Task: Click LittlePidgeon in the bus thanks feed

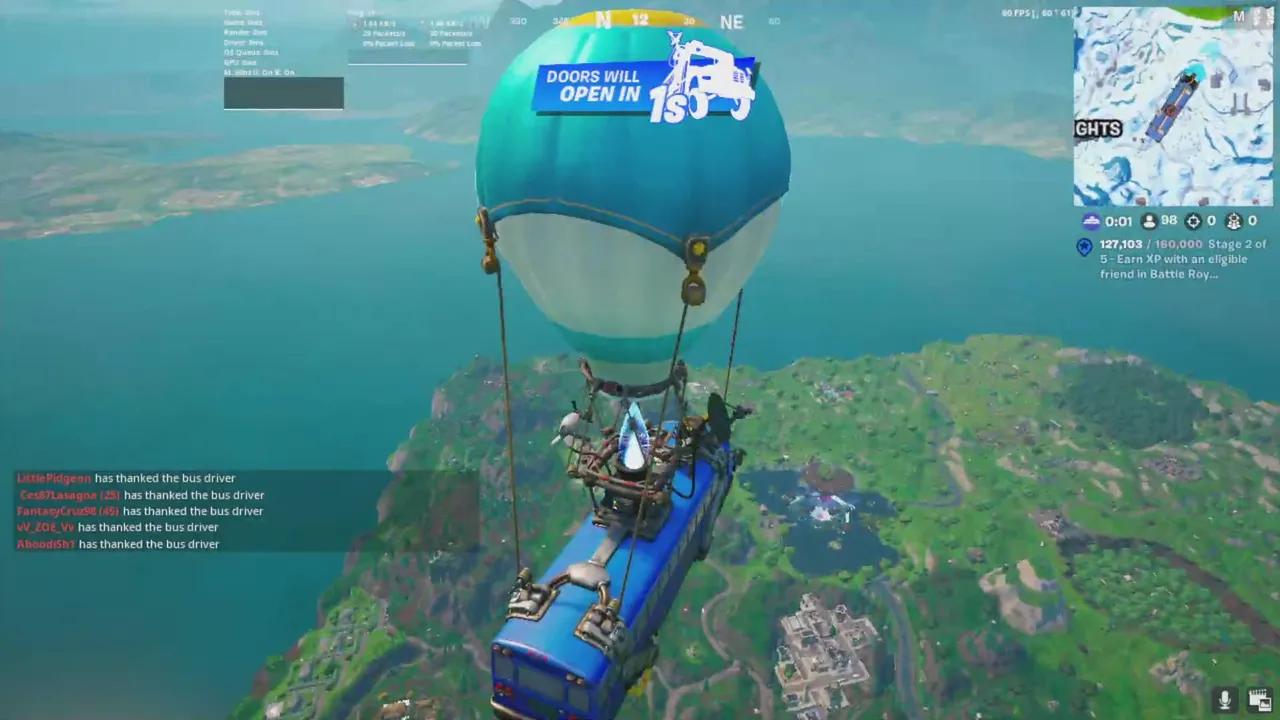Action: click(53, 478)
